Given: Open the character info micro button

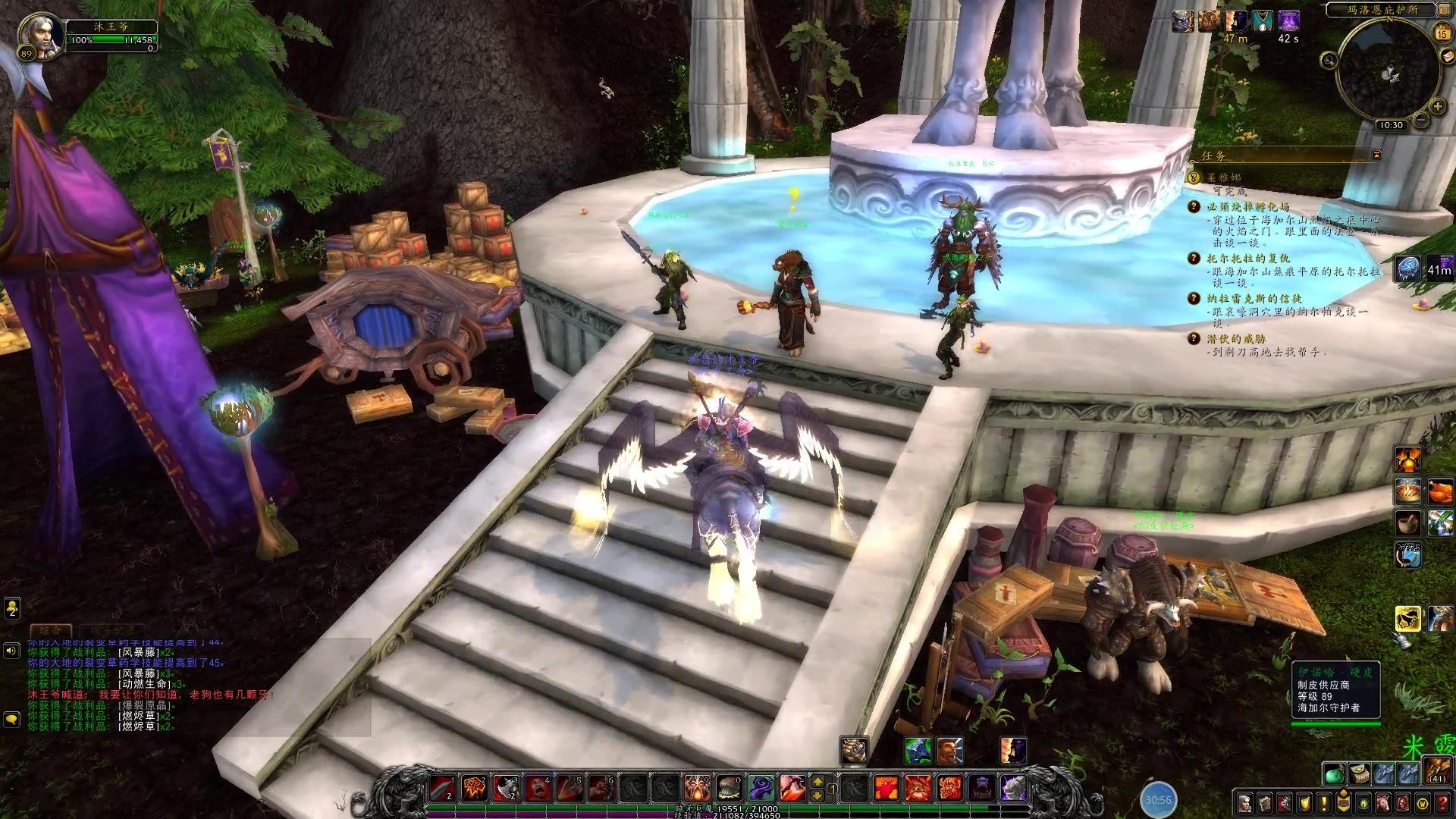Looking at the screenshot, I should [1245, 803].
